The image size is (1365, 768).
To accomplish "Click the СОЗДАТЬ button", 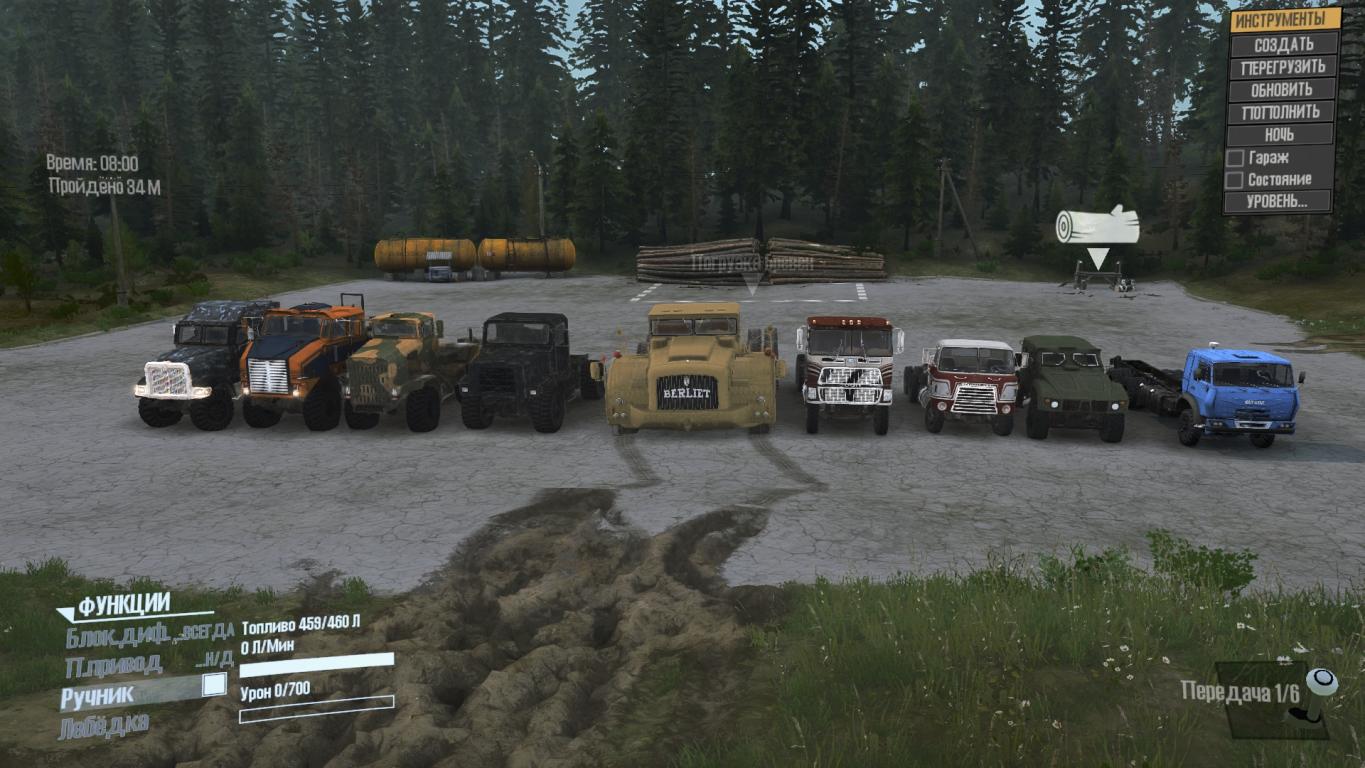I will point(1284,44).
